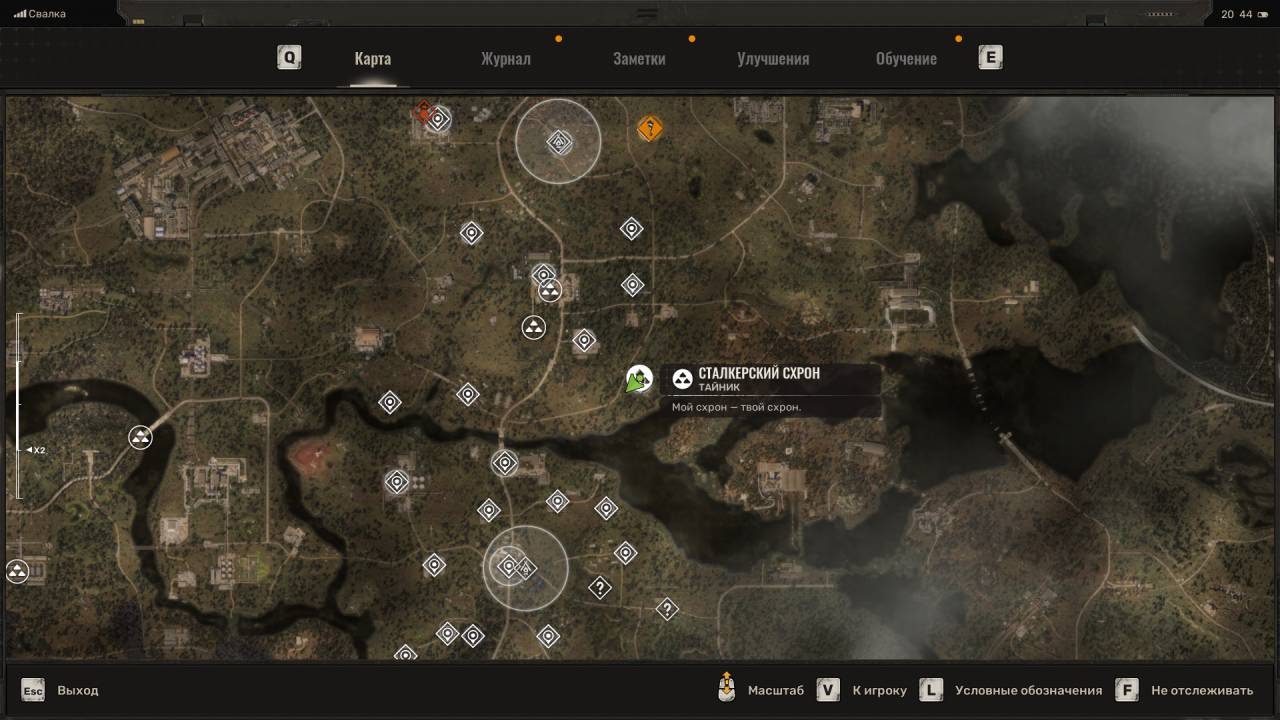The width and height of the screenshot is (1280, 720).
Task: Switch to the Карта tab
Action: [x=372, y=58]
